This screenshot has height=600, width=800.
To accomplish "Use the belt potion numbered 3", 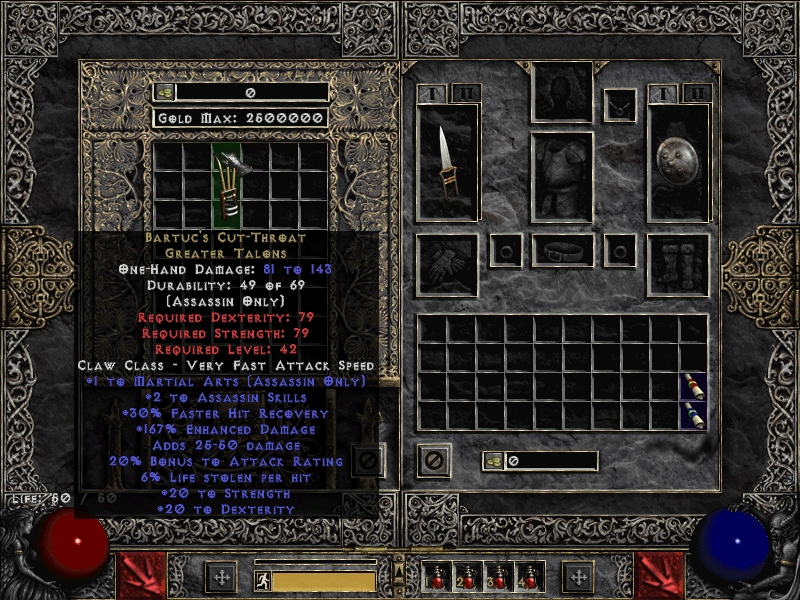I will point(494,577).
